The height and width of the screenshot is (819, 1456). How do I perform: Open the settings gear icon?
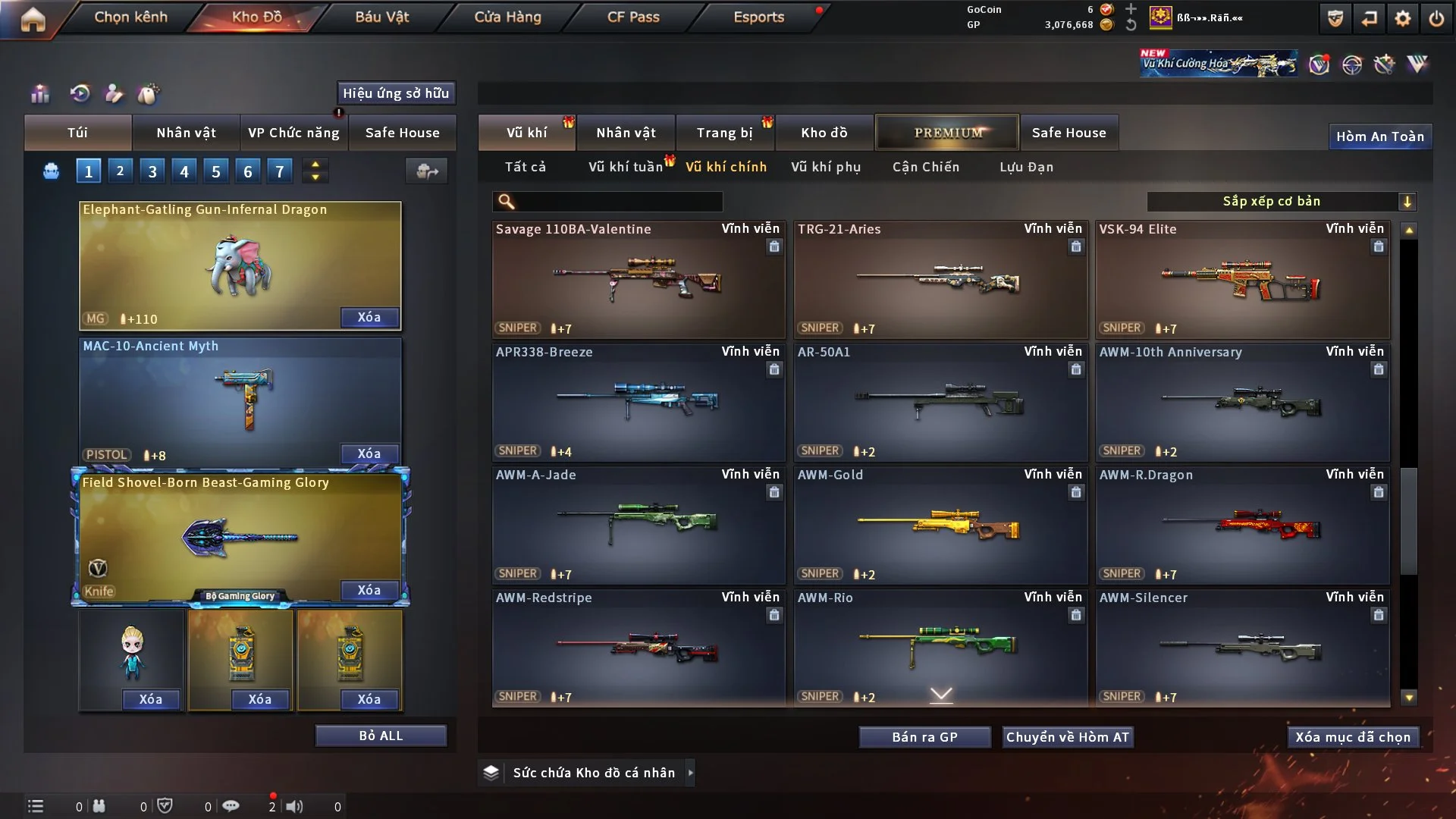[x=1403, y=18]
